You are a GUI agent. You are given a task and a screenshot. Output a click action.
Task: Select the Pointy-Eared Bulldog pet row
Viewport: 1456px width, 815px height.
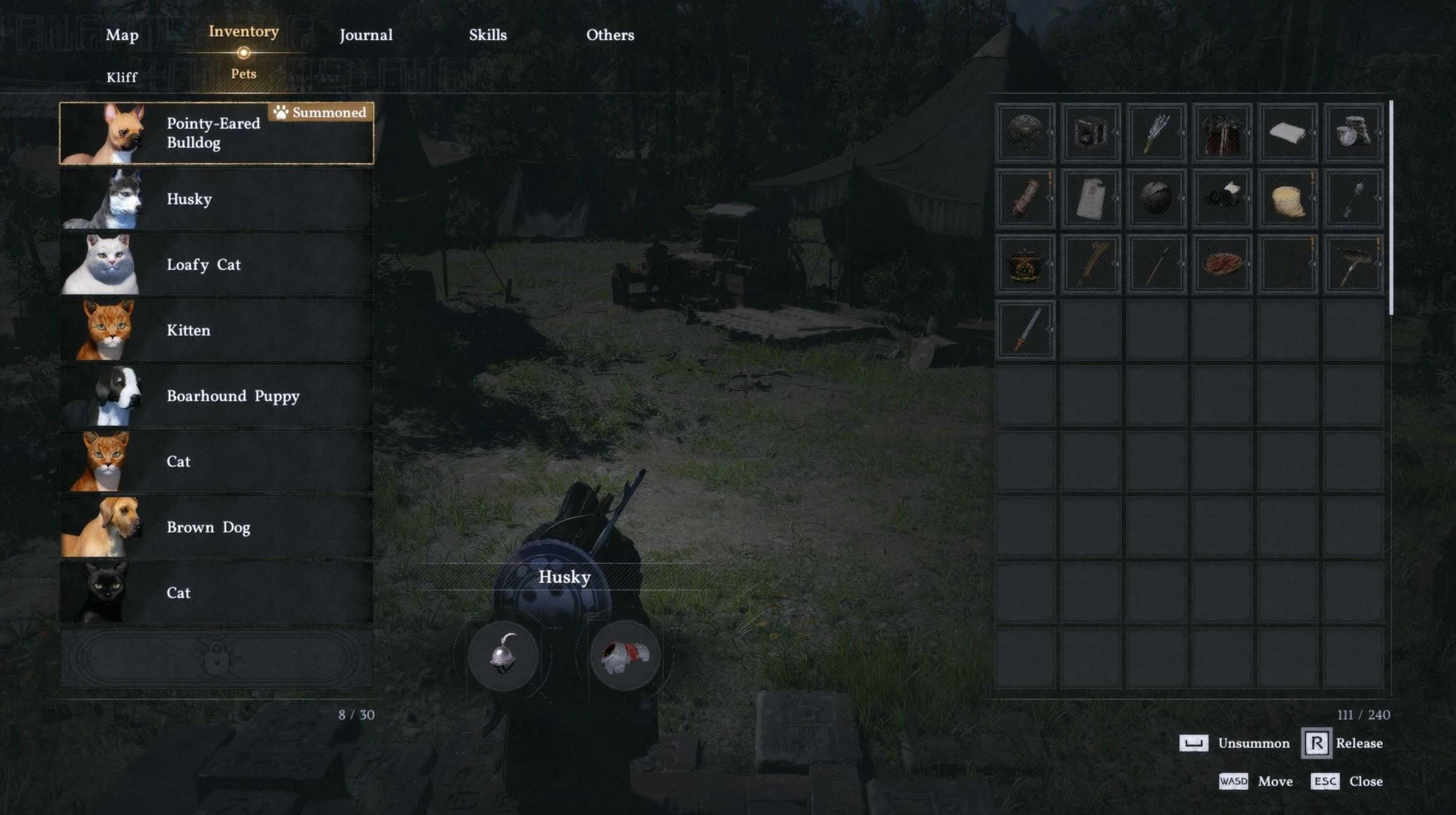click(x=216, y=133)
